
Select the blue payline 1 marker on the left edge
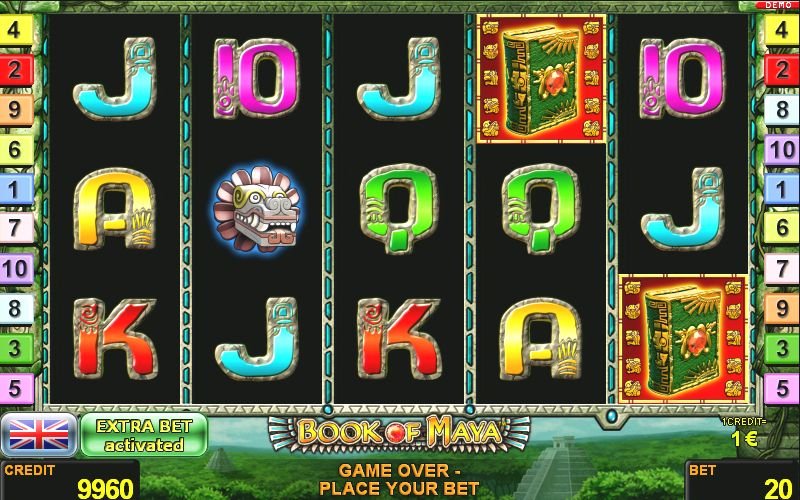click(x=15, y=188)
